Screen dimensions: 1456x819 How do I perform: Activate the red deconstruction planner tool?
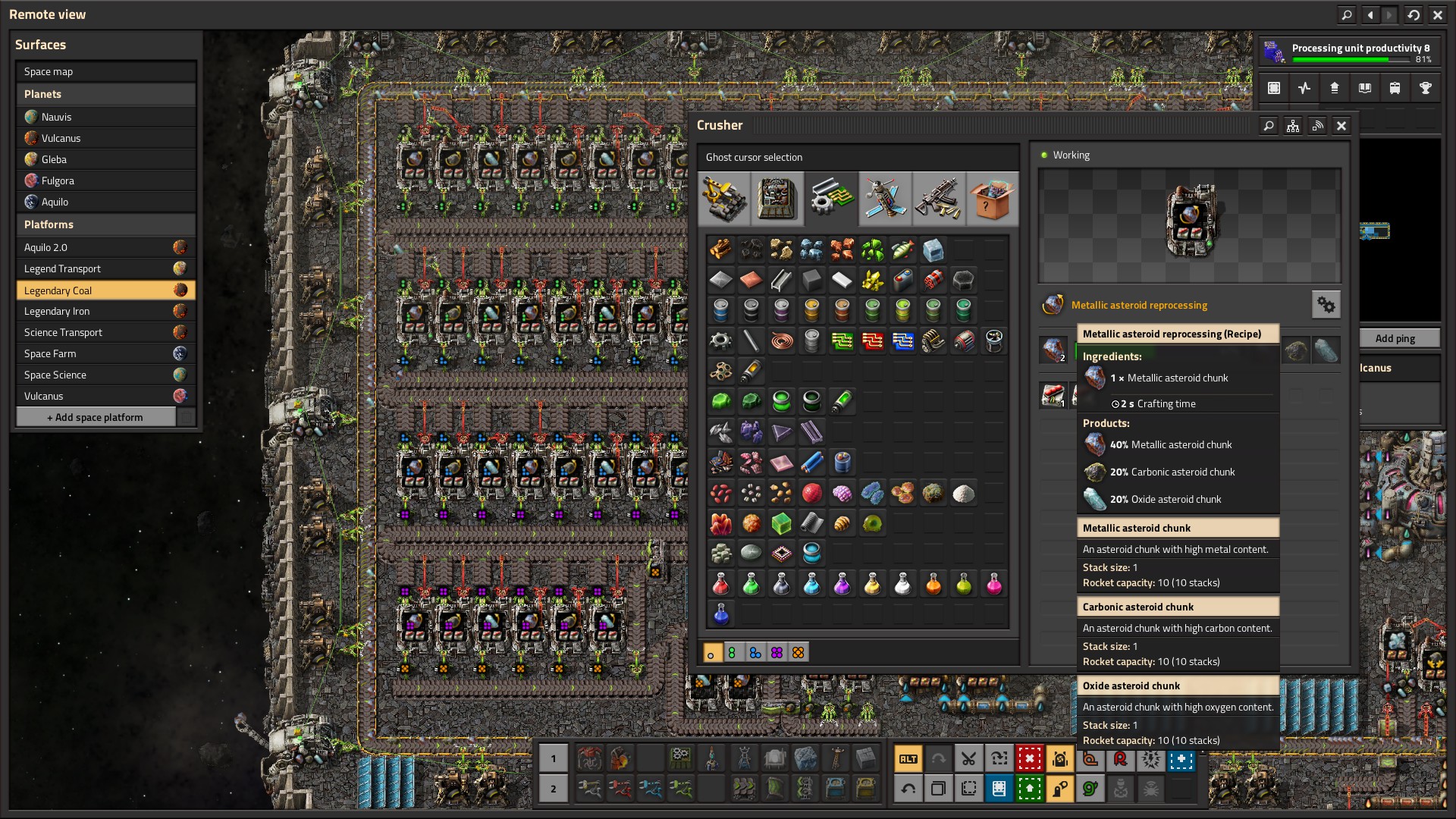(x=1029, y=758)
